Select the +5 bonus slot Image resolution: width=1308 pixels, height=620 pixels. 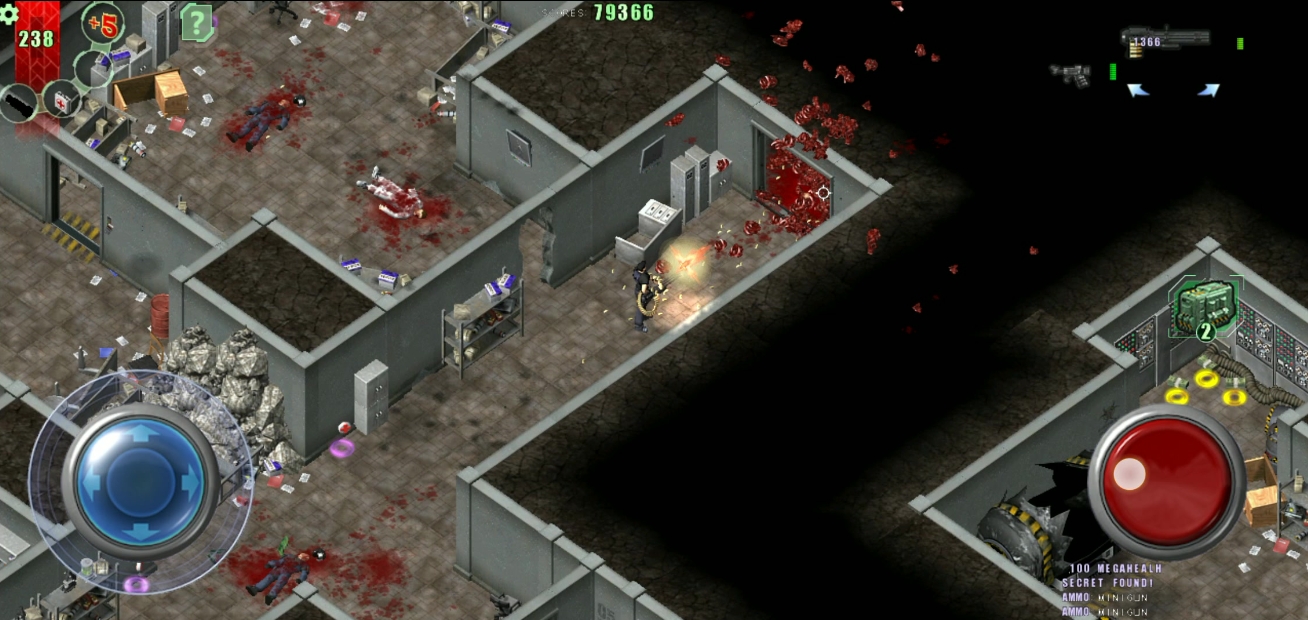click(101, 23)
